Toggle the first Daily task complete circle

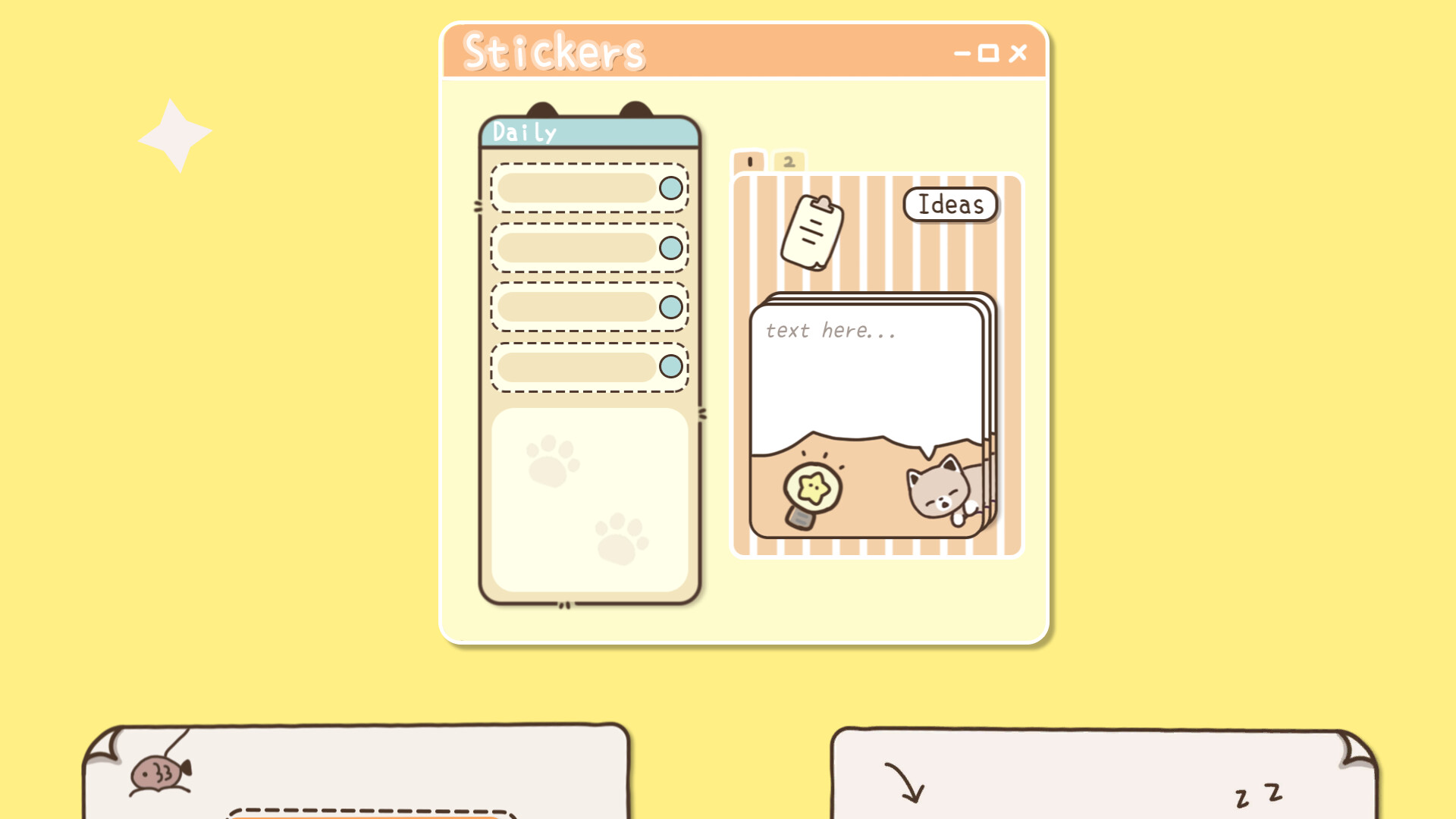pos(670,189)
